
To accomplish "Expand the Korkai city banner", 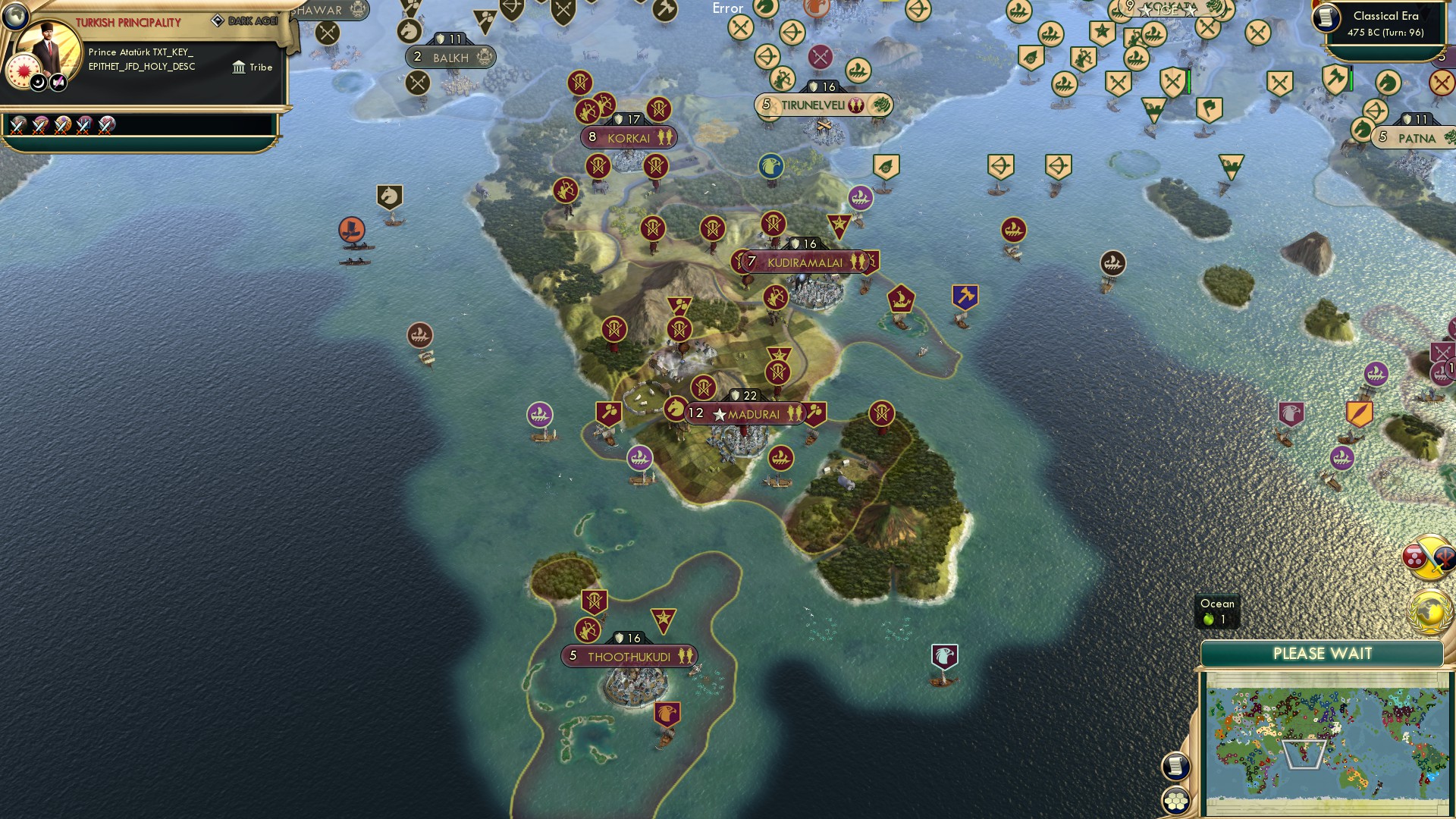I will [629, 138].
